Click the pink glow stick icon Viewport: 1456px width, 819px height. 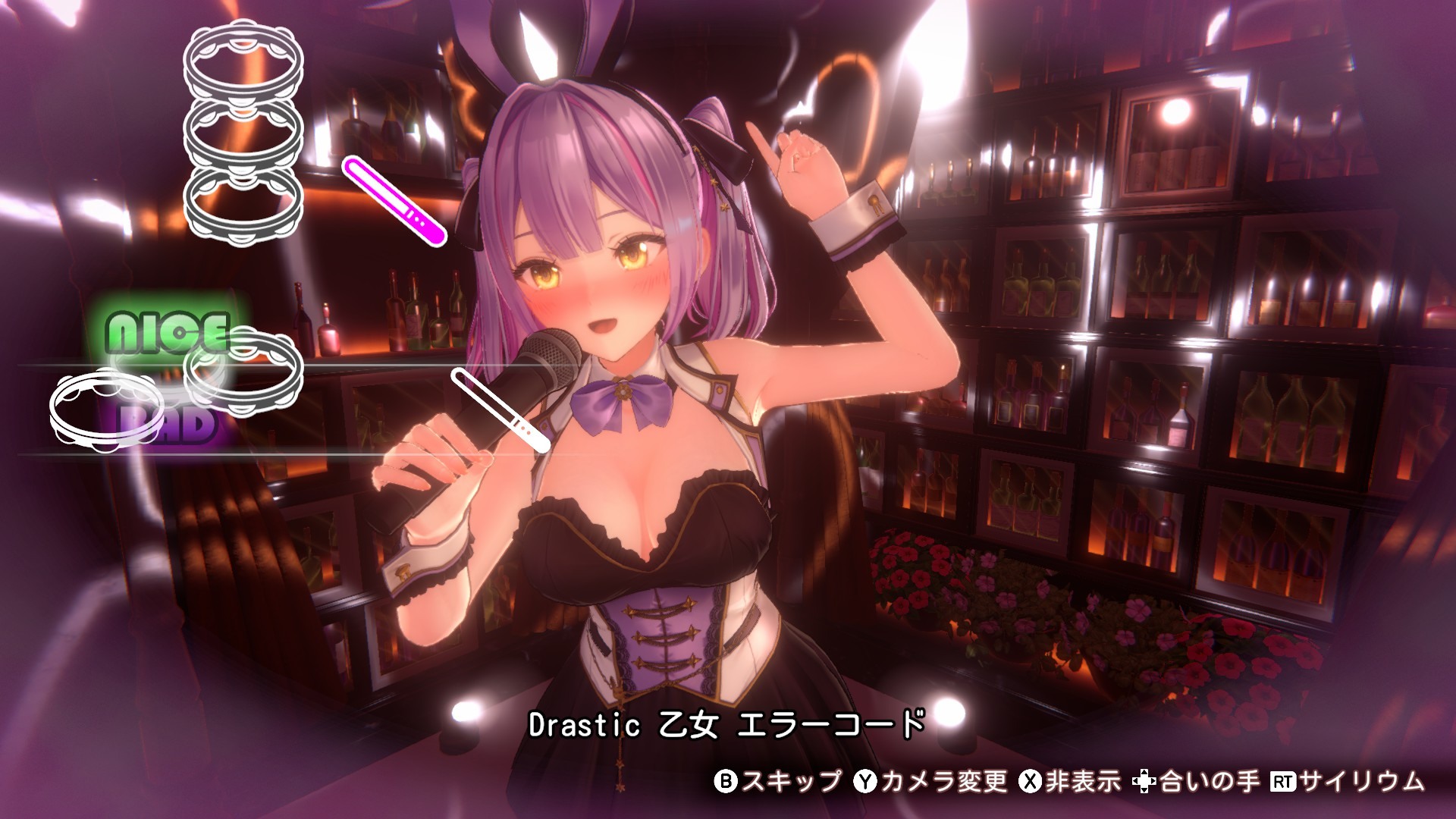click(394, 200)
